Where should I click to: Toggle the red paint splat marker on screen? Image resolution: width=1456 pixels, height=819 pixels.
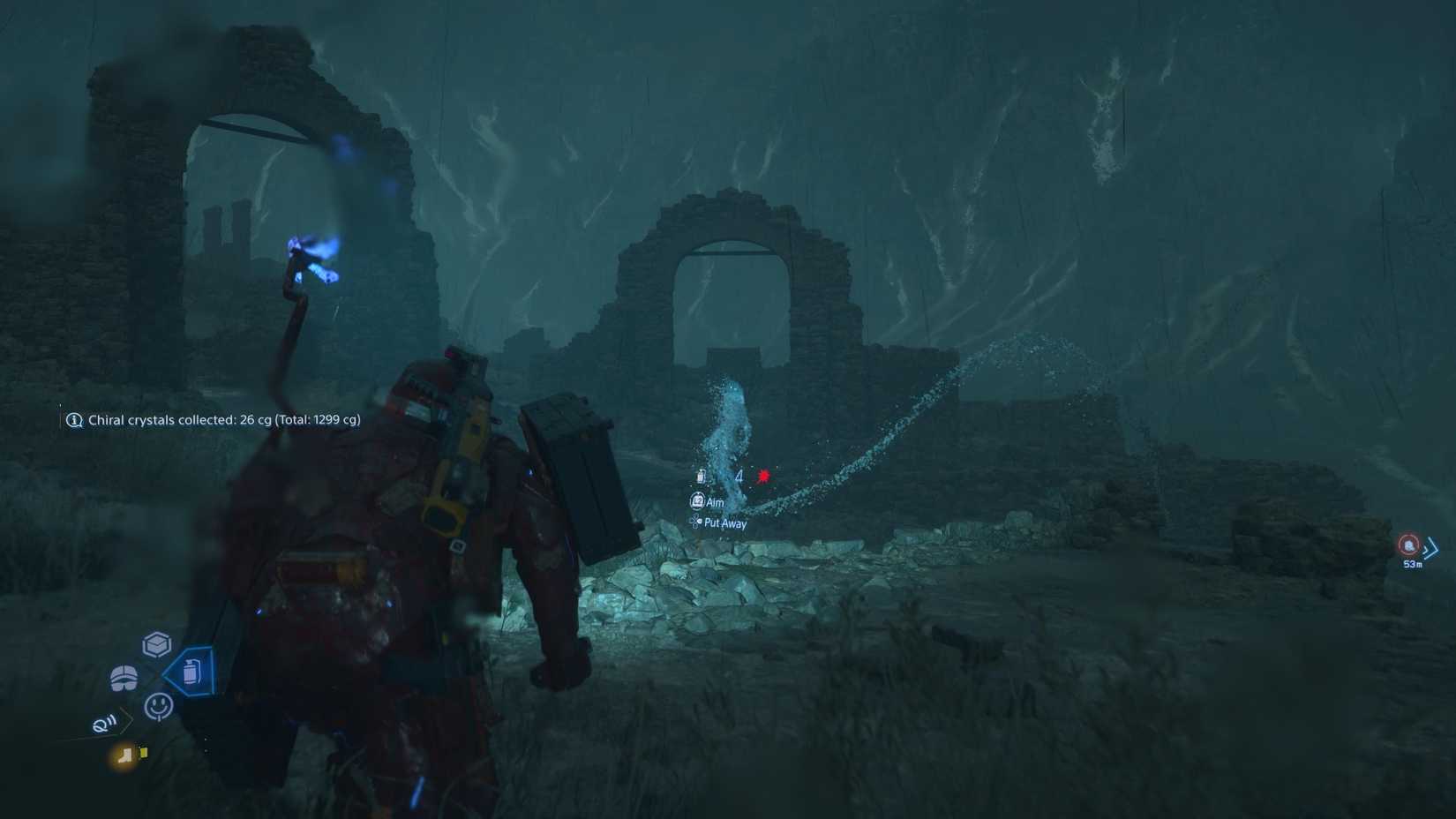762,476
